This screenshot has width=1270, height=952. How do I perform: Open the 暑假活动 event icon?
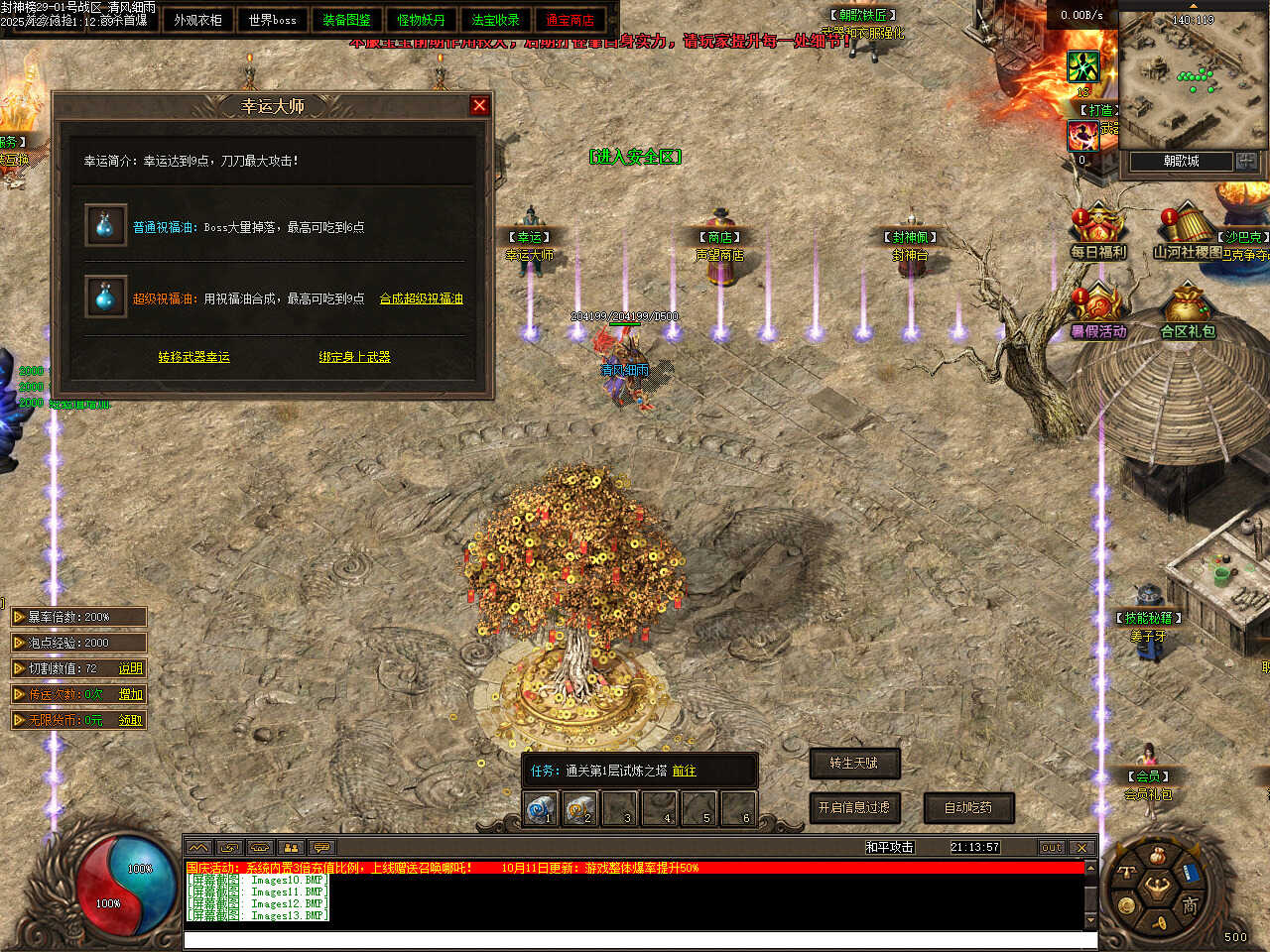pos(1097,311)
